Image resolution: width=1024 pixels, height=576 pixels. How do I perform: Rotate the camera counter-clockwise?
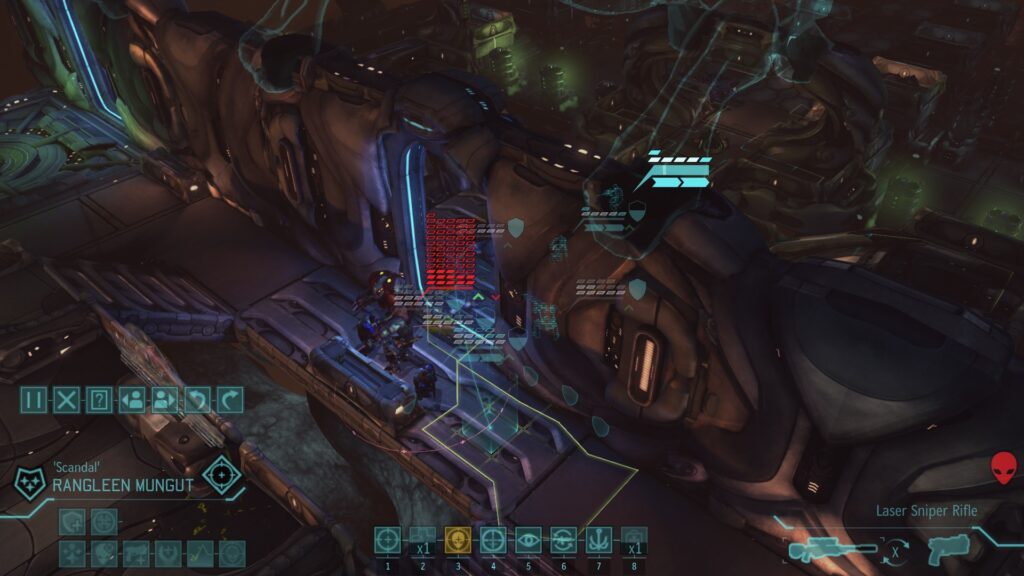tap(197, 401)
